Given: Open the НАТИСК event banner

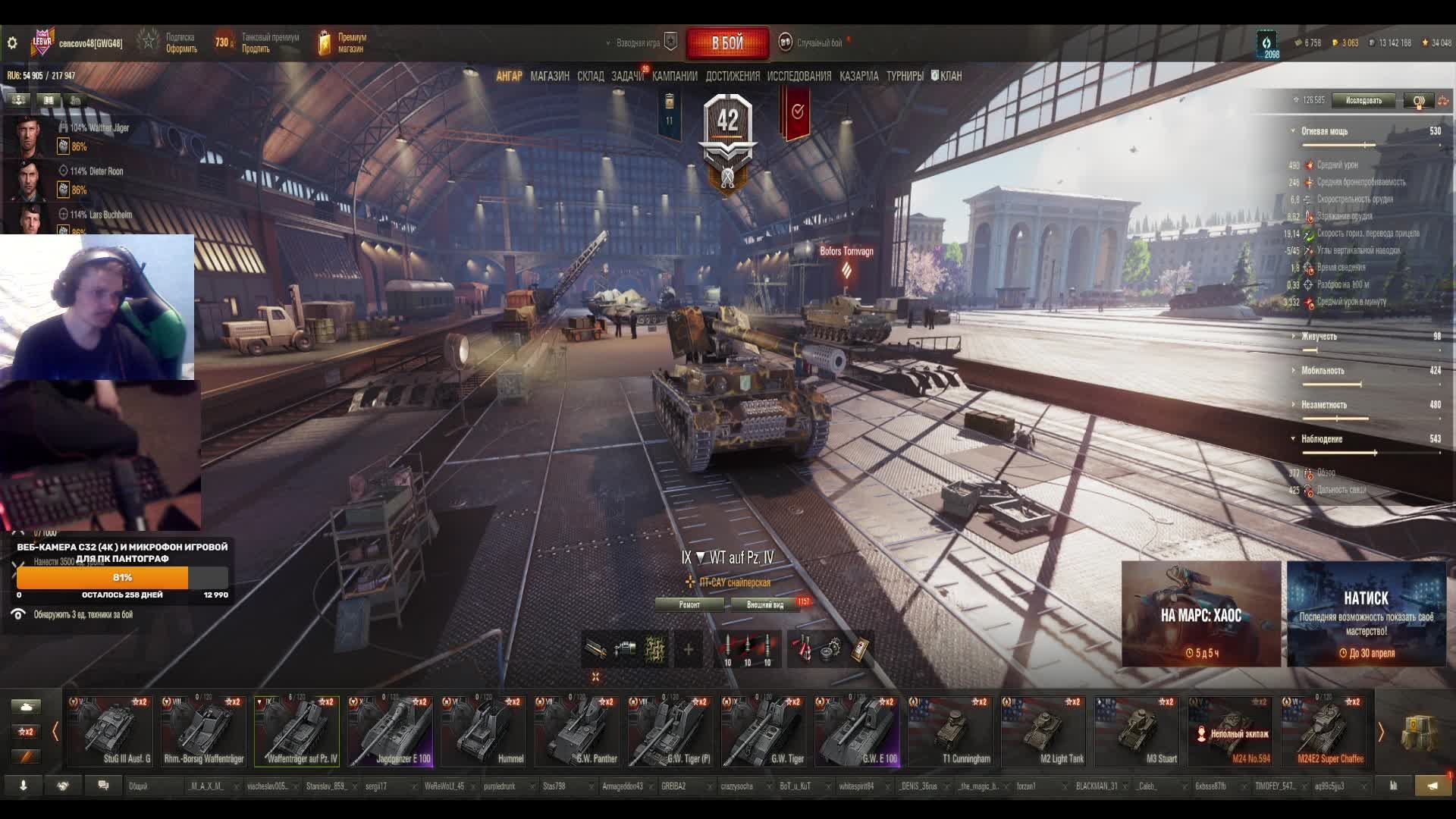Looking at the screenshot, I should (x=1366, y=614).
